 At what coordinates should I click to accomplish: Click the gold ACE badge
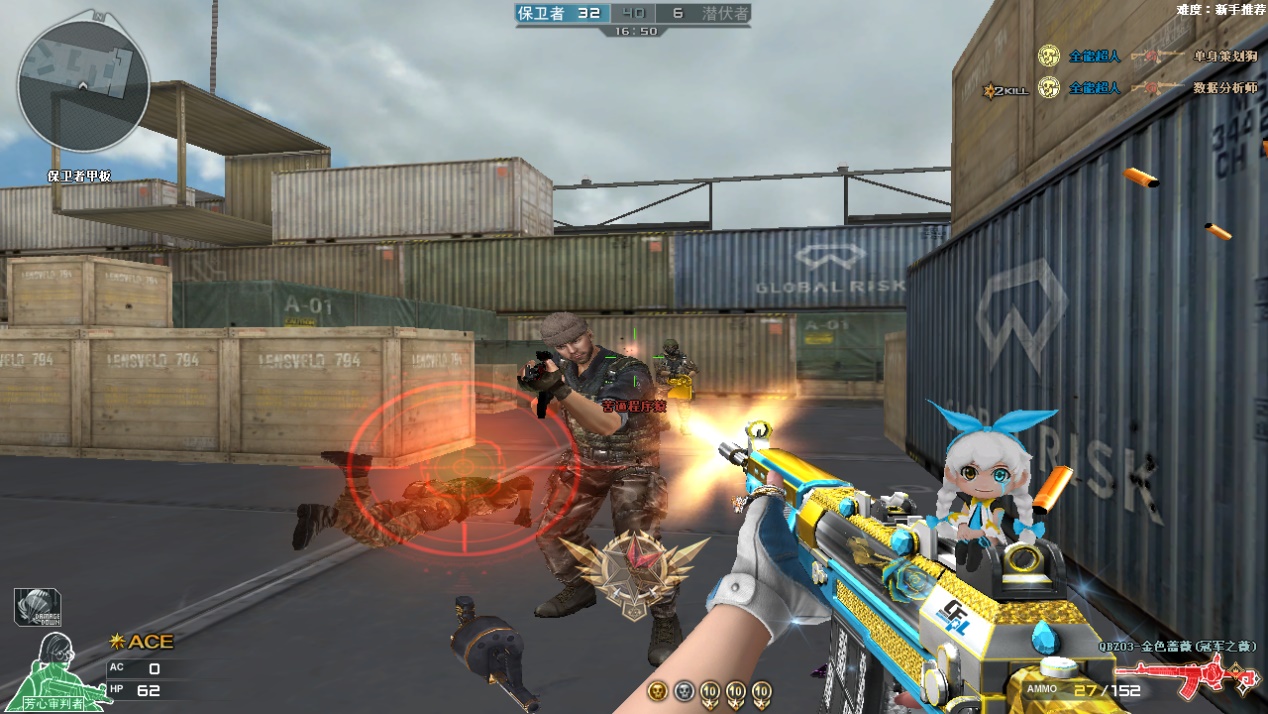pos(142,642)
